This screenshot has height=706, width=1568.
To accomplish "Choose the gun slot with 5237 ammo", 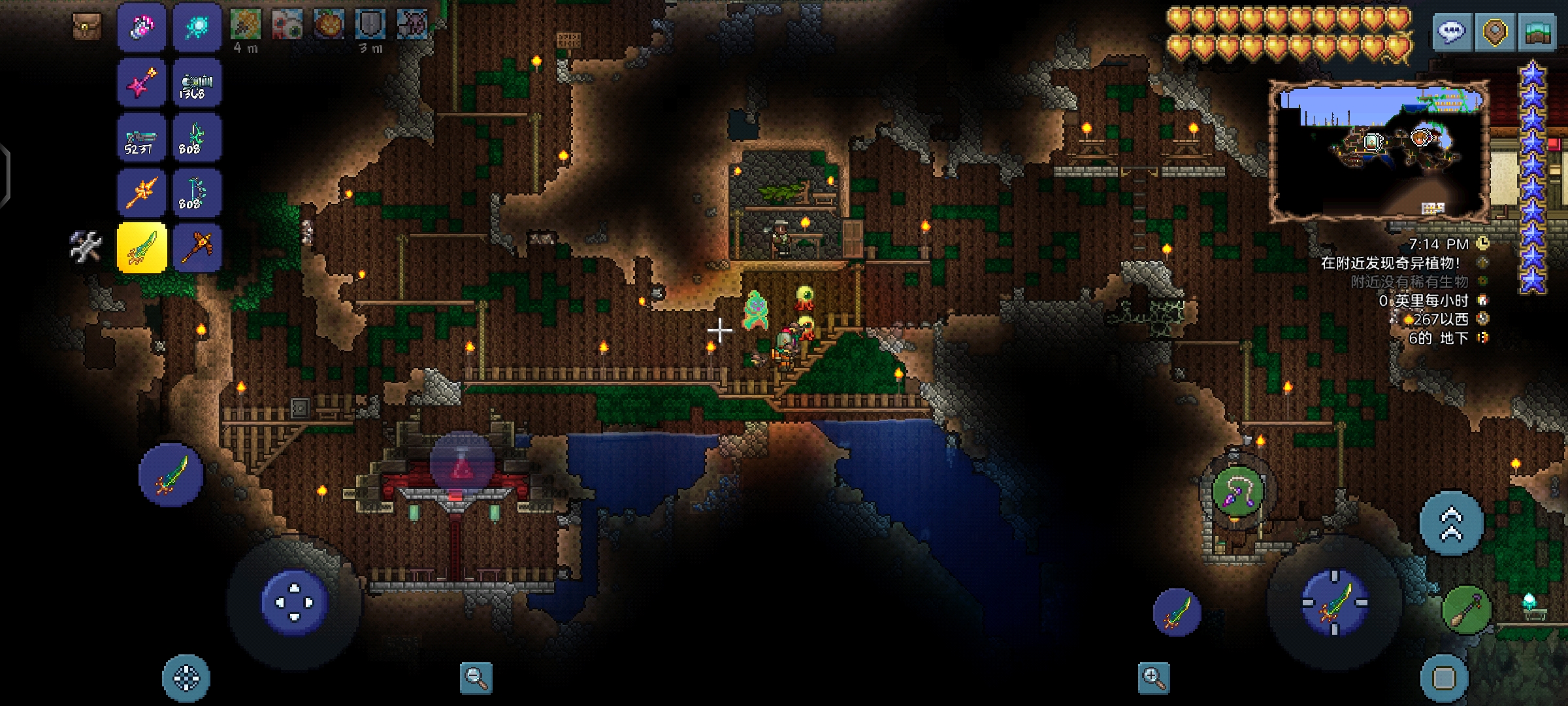I will [x=142, y=138].
